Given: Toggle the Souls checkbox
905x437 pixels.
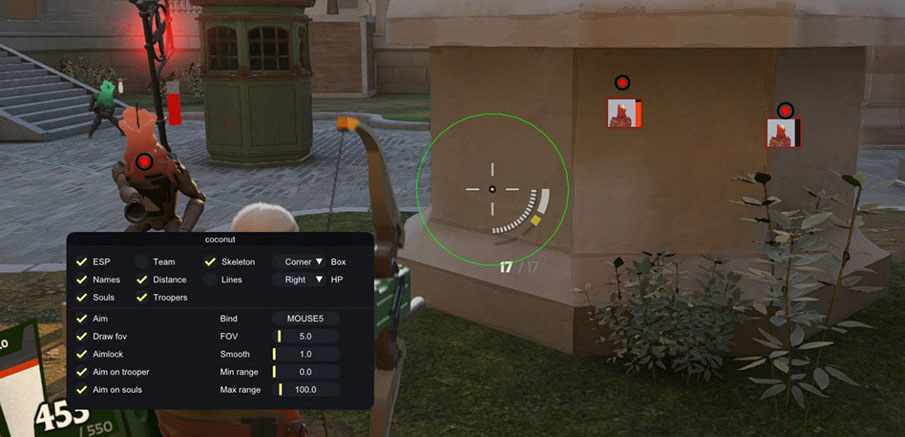Looking at the screenshot, I should tap(82, 298).
